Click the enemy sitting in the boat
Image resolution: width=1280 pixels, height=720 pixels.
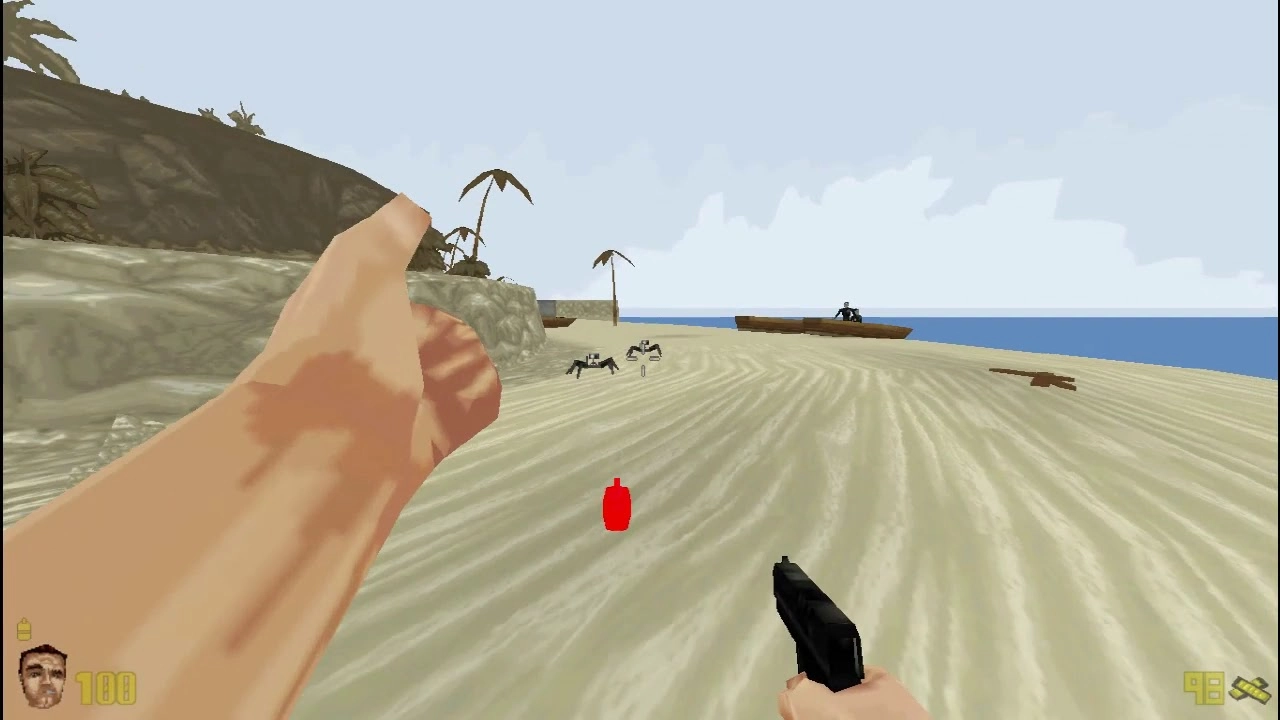845,310
